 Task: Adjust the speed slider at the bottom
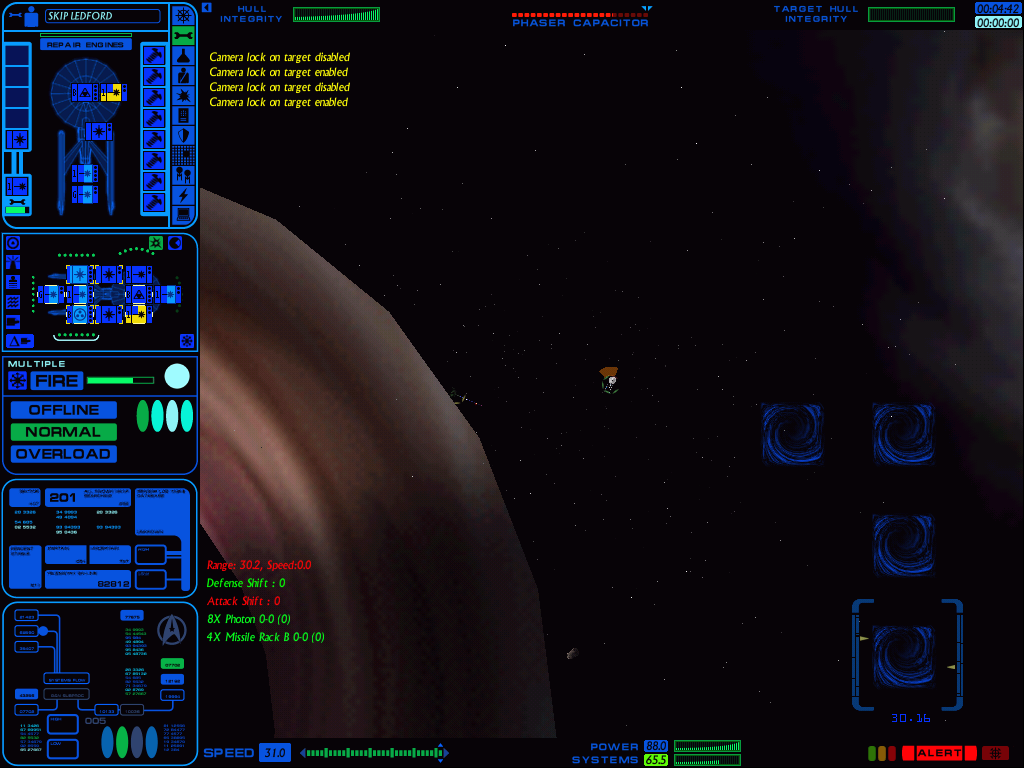pyautogui.click(x=372, y=753)
